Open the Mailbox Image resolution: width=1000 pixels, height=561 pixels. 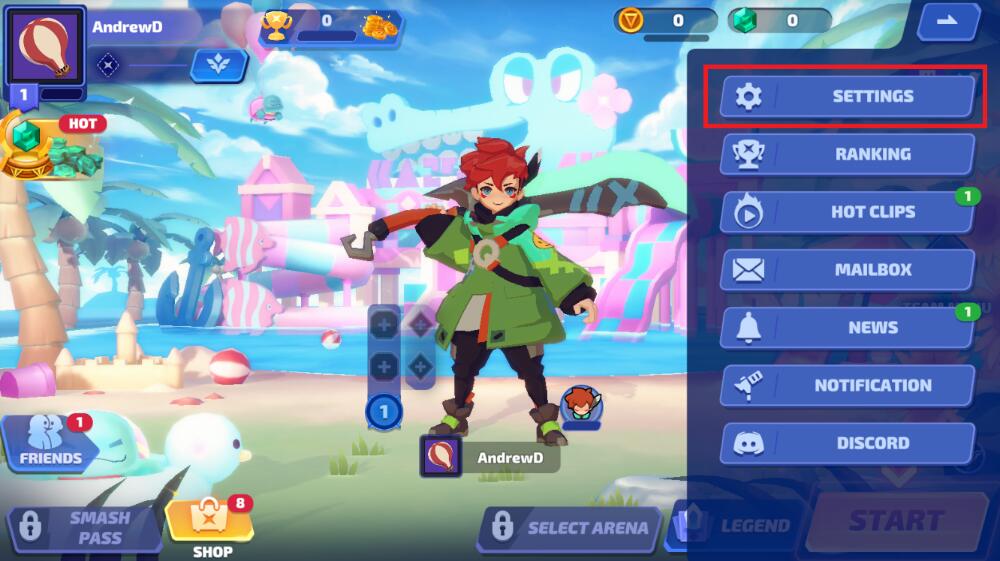coord(846,270)
